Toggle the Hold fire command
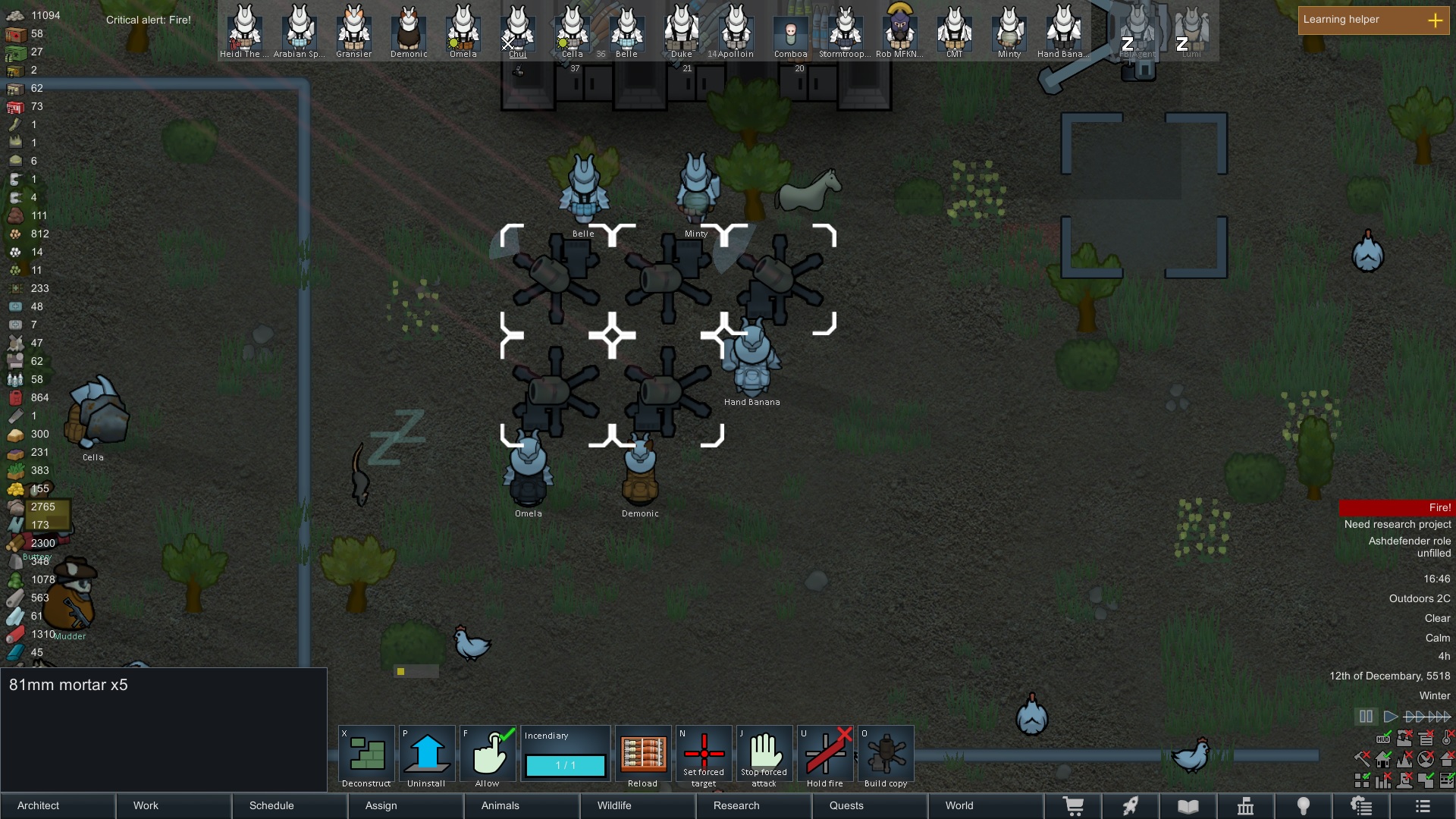 tap(825, 755)
